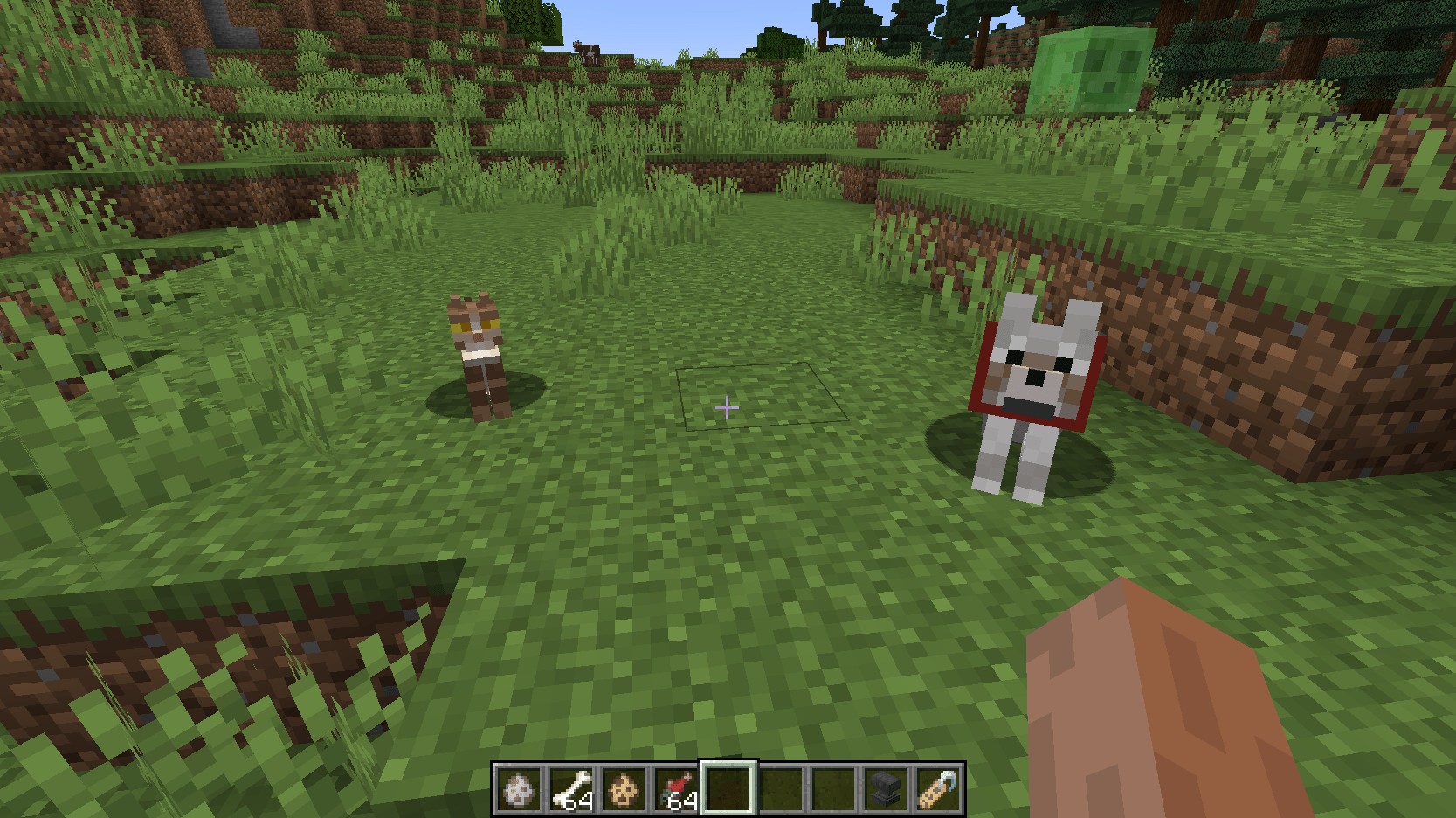
Task: Select the stack of 64 bones
Action: point(572,789)
